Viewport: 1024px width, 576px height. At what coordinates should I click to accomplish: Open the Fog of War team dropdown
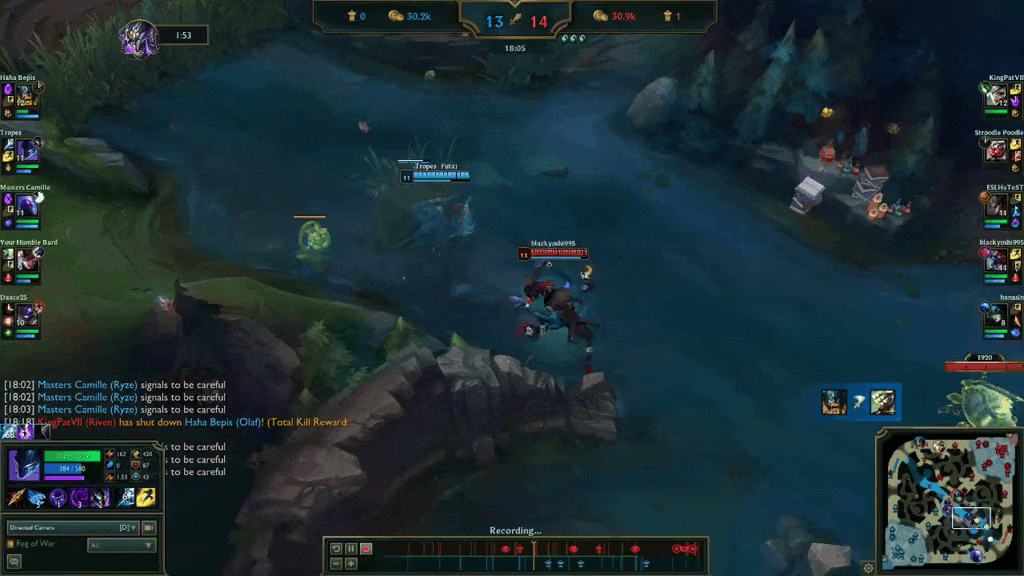121,545
